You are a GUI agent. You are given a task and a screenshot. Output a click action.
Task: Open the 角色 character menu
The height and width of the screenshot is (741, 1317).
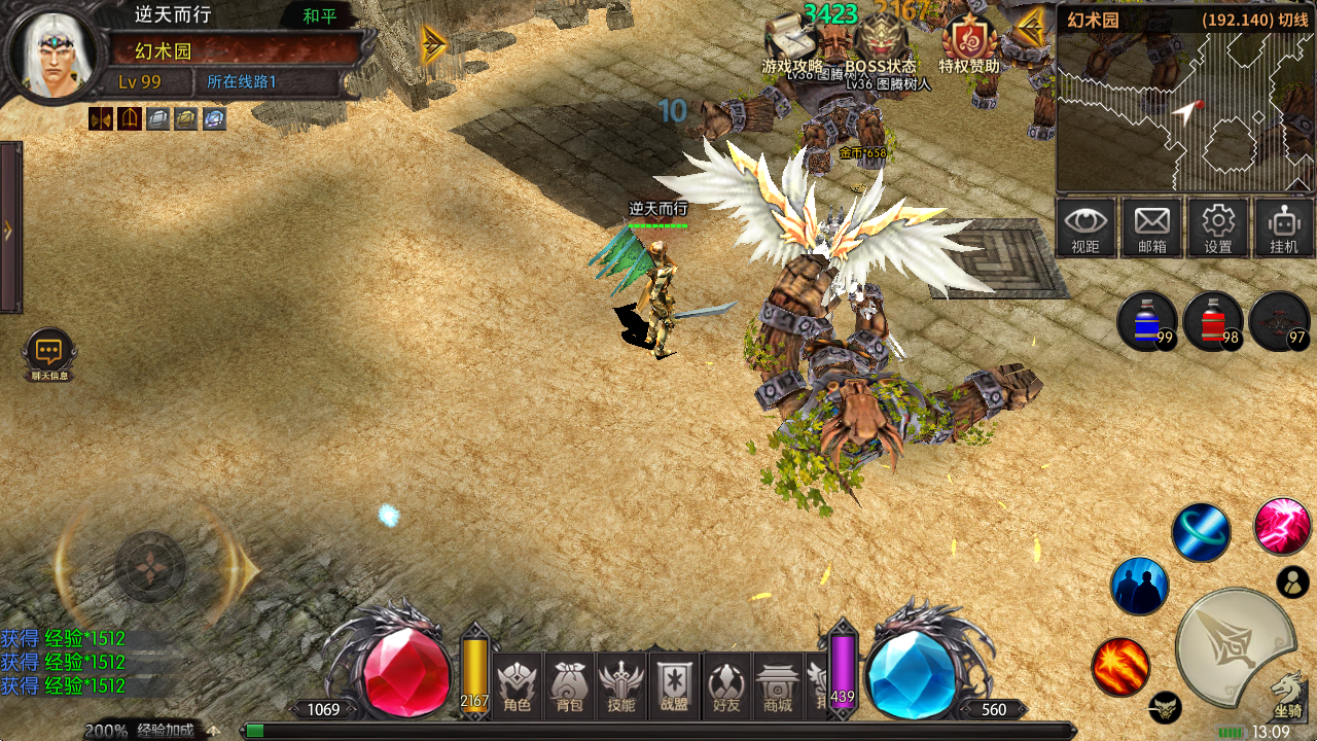517,686
